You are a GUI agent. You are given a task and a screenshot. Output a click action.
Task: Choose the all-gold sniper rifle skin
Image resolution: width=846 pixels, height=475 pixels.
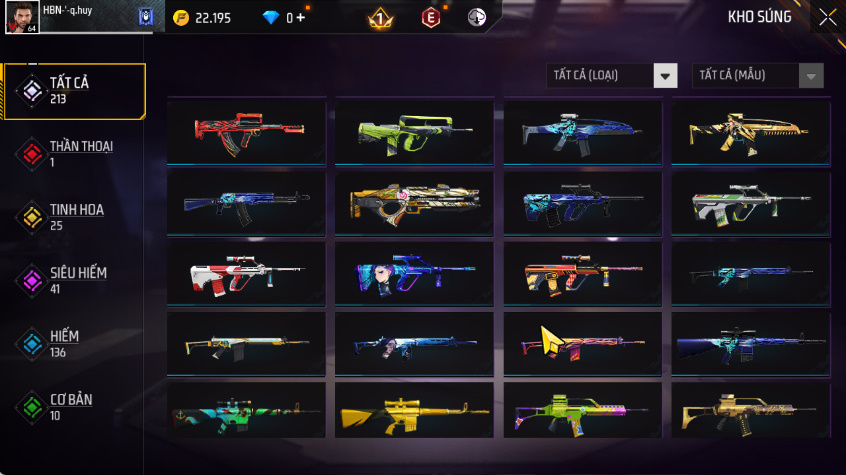pos(415,411)
